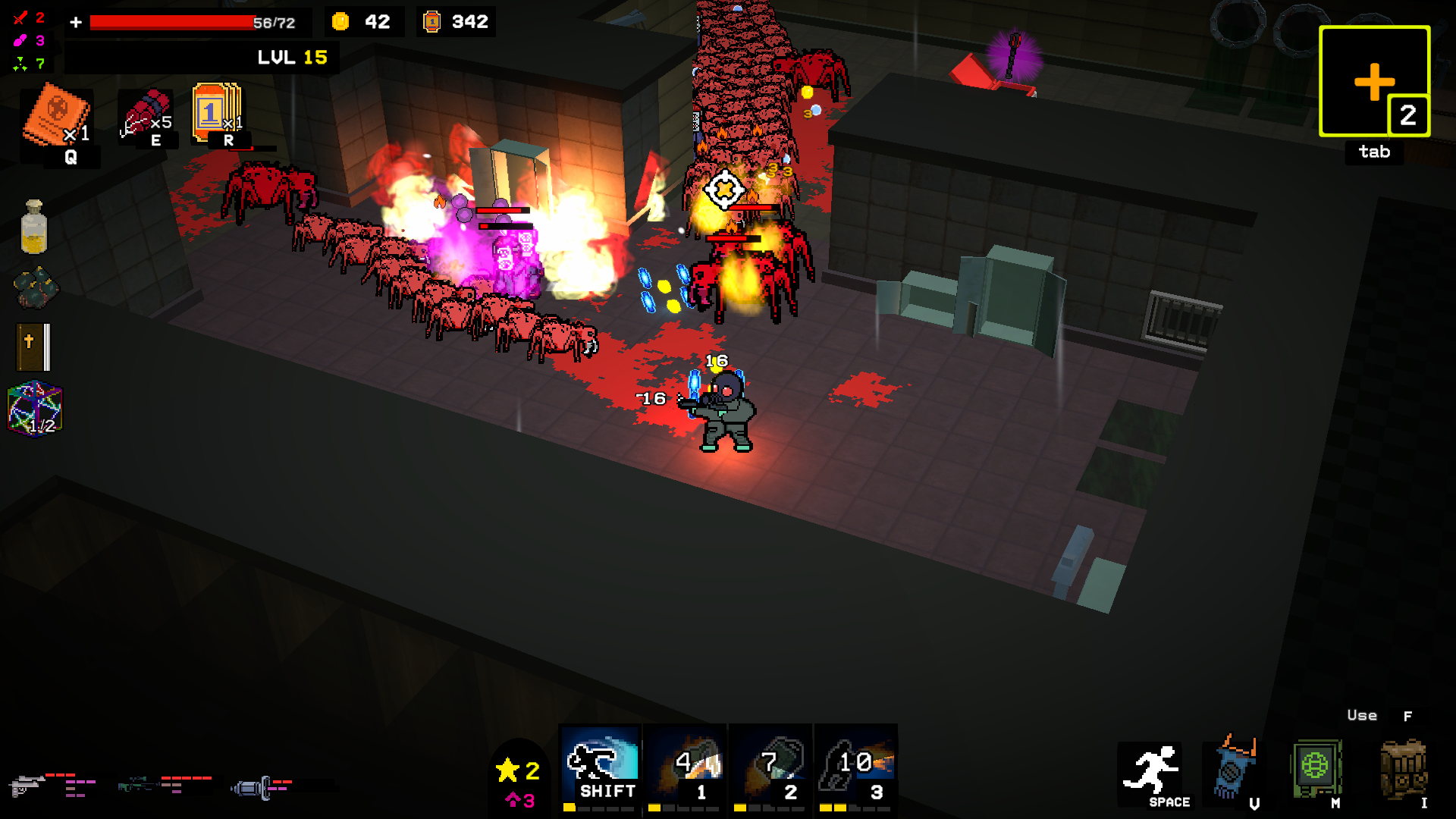Click the red health bar
1456x819 pixels.
(x=174, y=21)
